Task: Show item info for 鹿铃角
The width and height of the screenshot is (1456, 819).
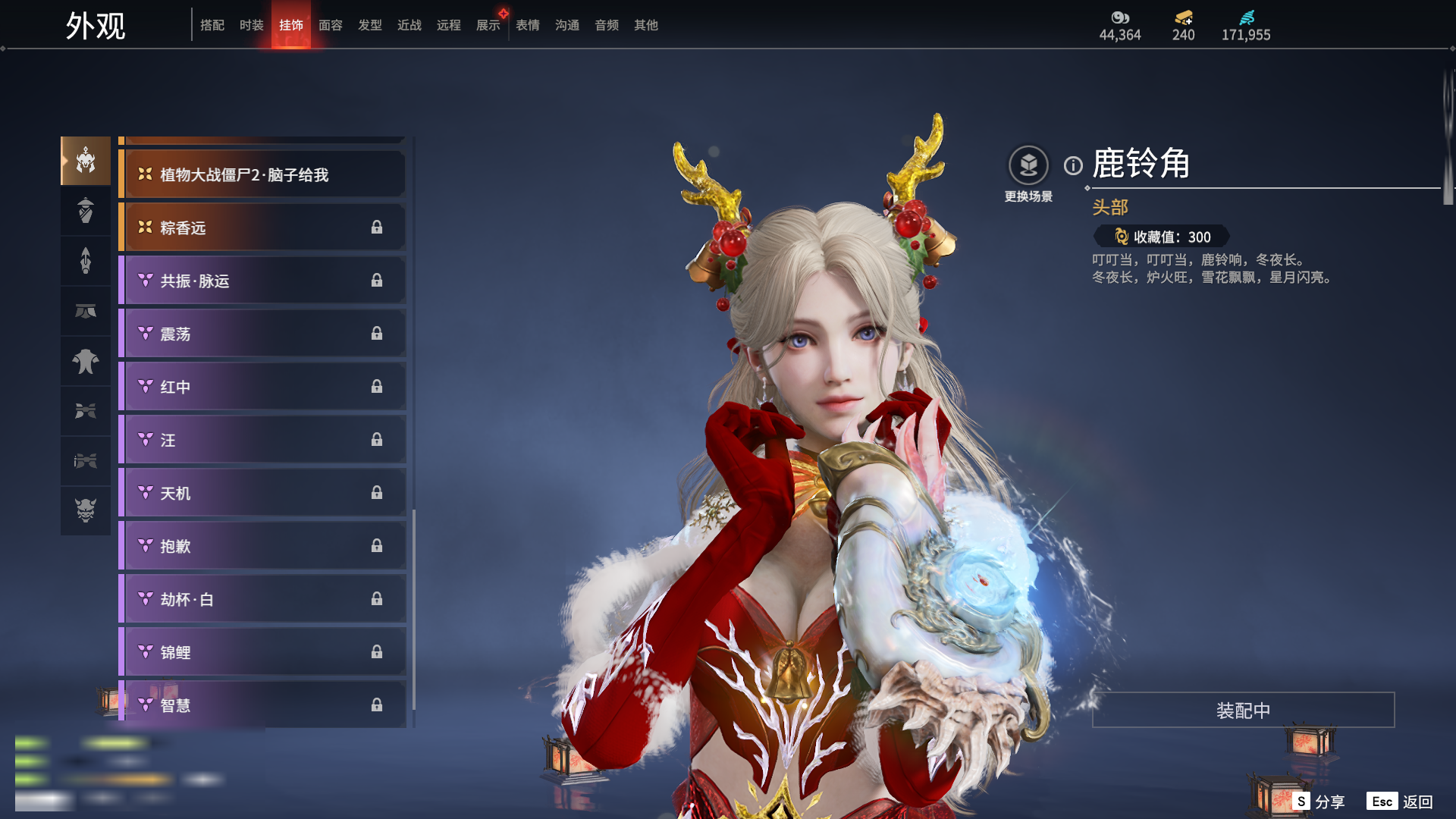Action: [x=1073, y=165]
